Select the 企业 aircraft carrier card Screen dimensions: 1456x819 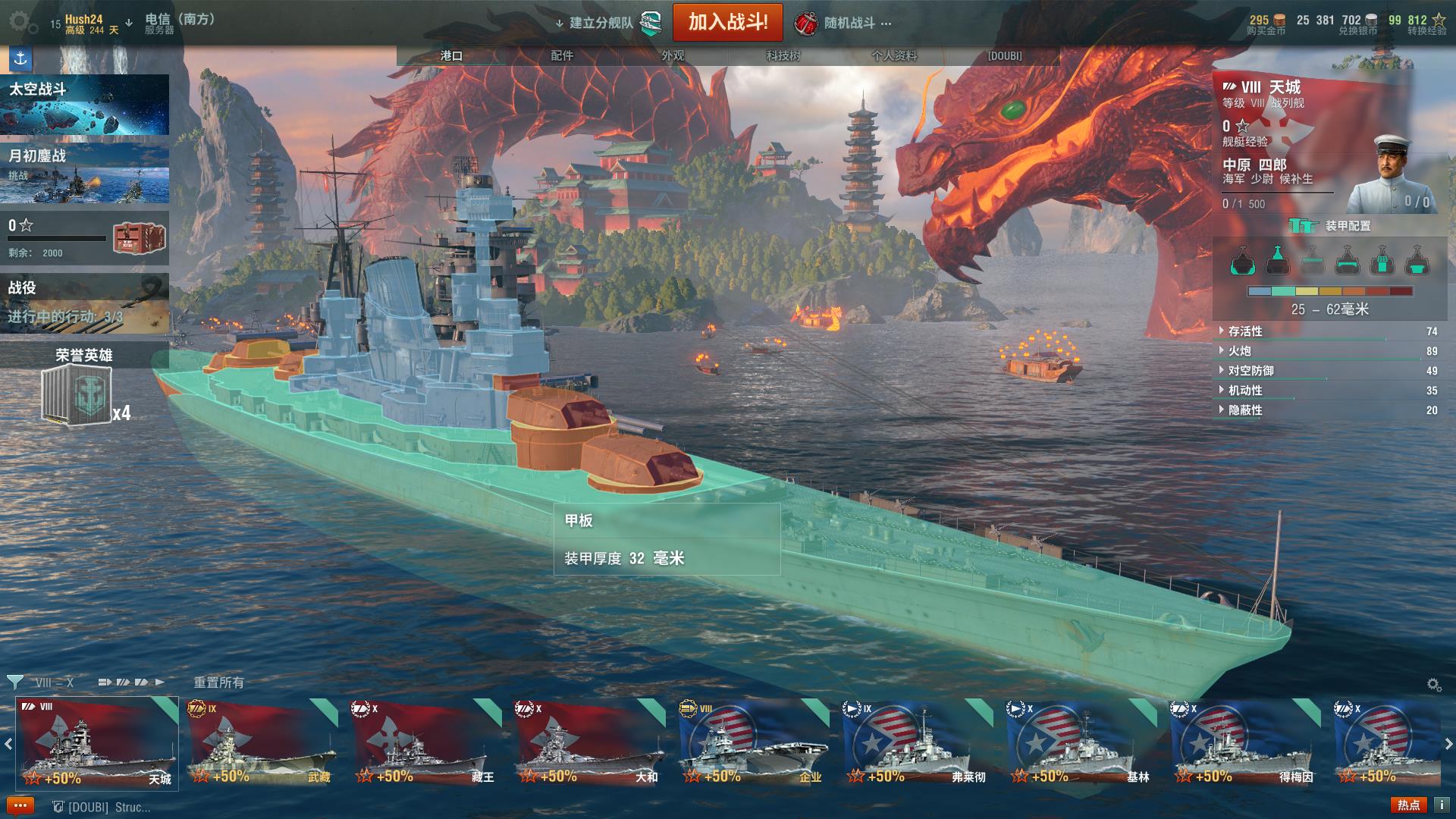[x=754, y=743]
